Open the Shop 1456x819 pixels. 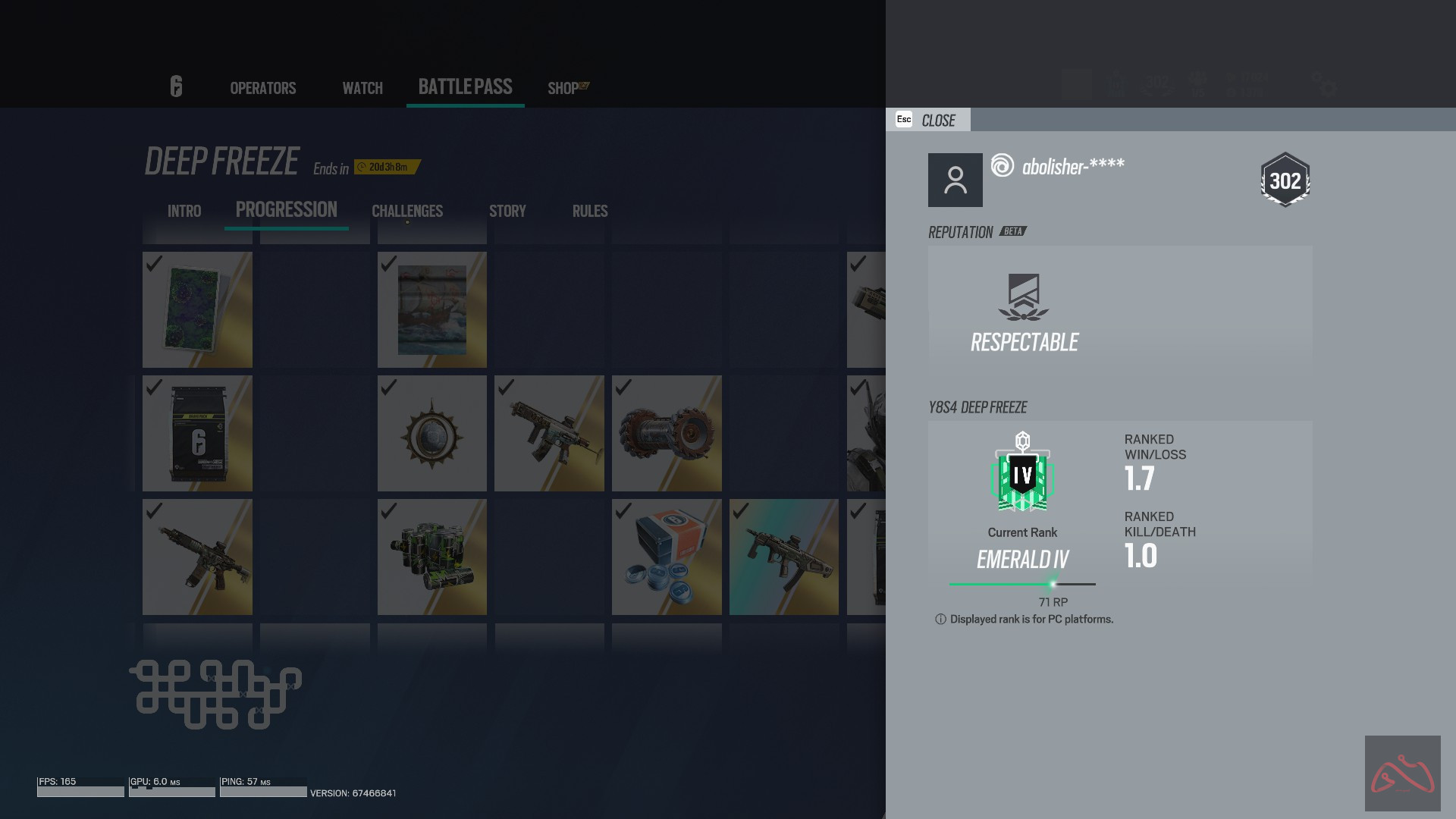click(563, 88)
